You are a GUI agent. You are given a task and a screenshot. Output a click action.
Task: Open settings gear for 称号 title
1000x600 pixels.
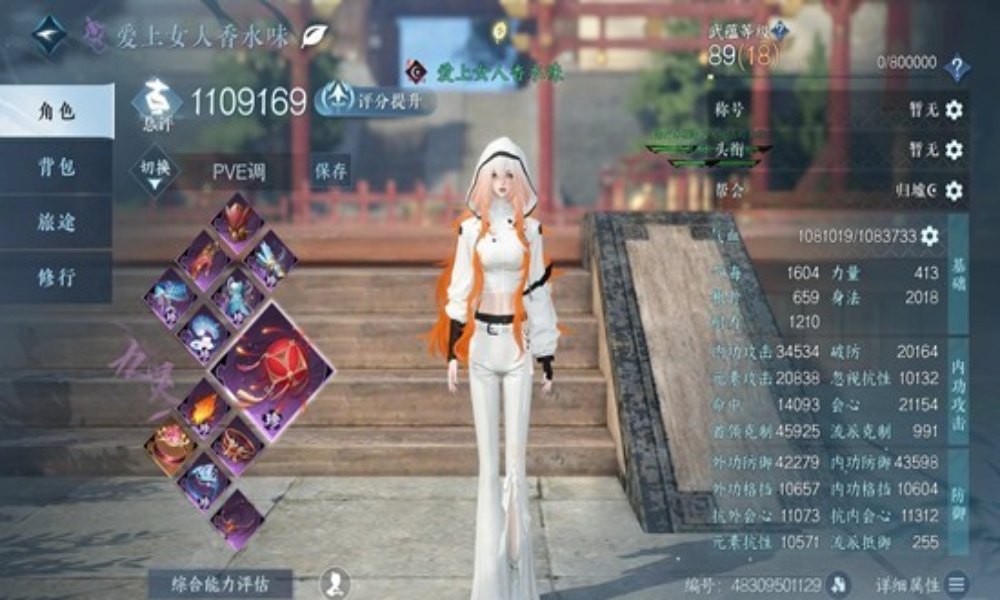coord(954,110)
